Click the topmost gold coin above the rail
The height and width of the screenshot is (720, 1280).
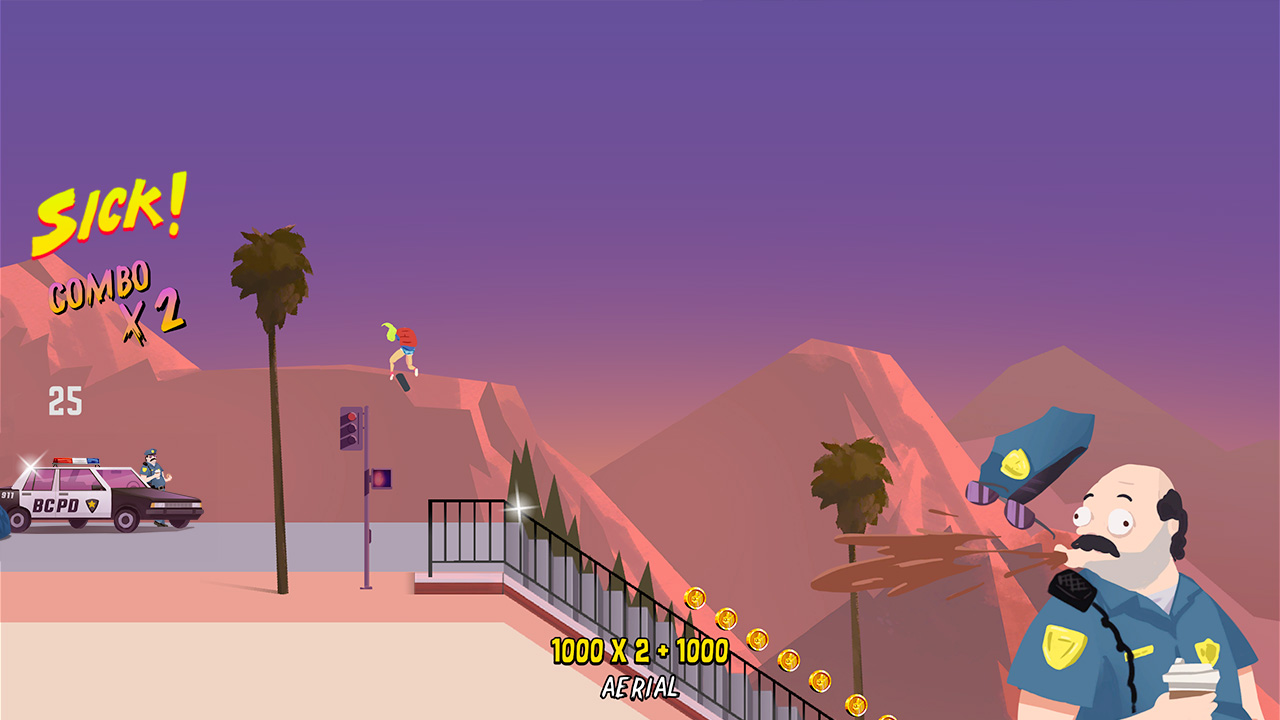pyautogui.click(x=693, y=598)
